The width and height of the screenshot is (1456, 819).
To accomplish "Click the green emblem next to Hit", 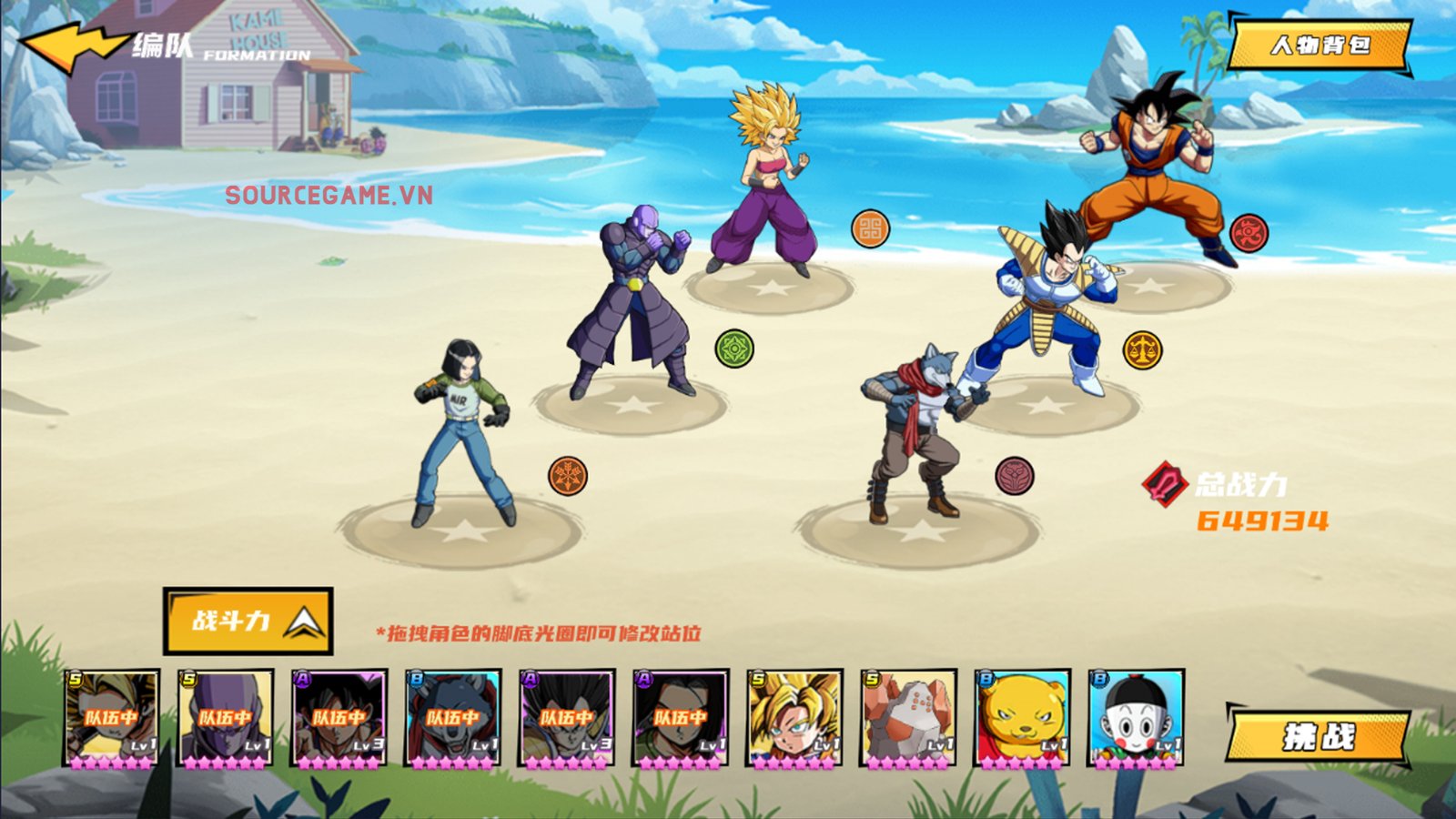I will [734, 349].
